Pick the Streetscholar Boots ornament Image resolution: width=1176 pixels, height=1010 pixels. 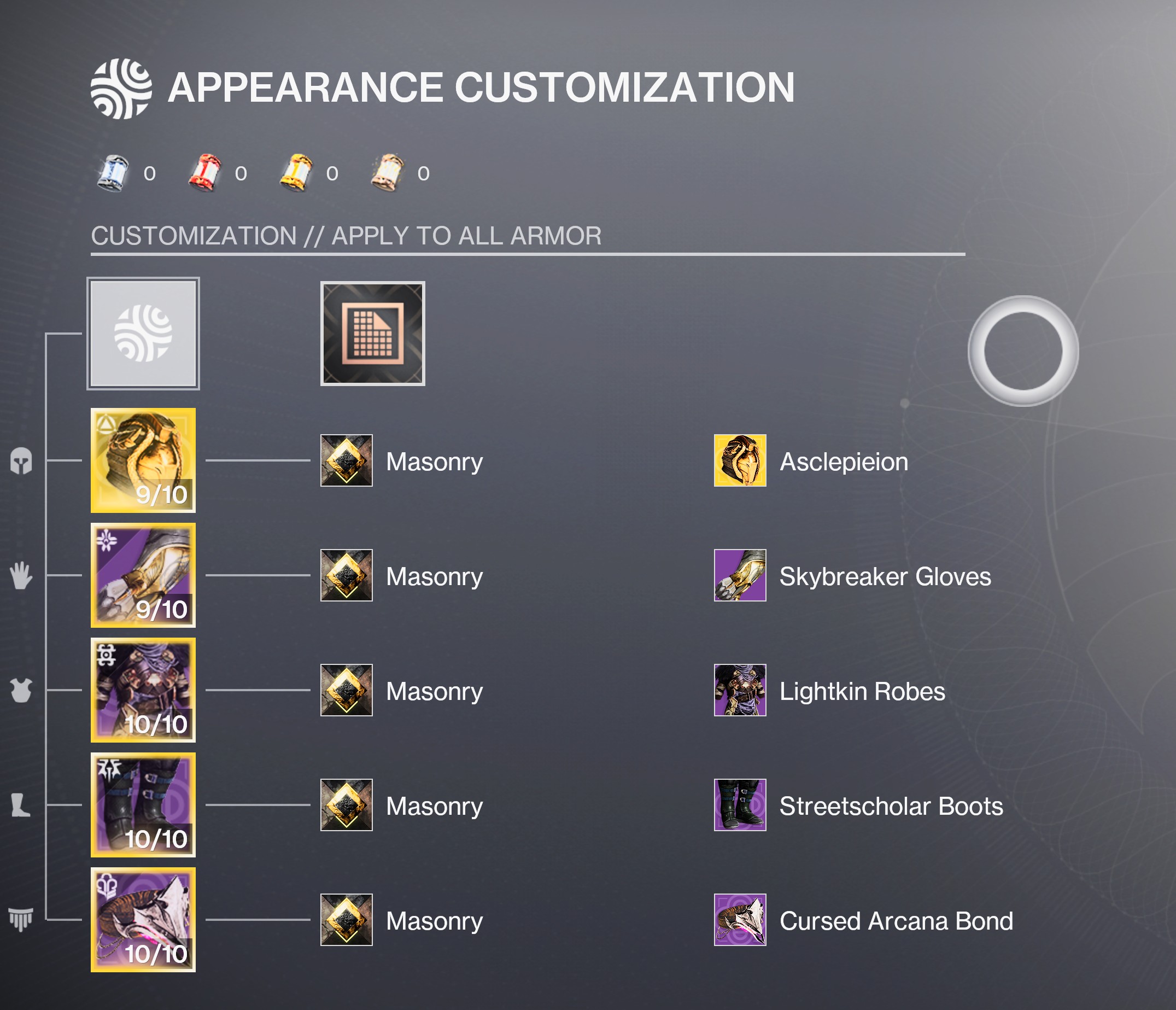click(740, 804)
